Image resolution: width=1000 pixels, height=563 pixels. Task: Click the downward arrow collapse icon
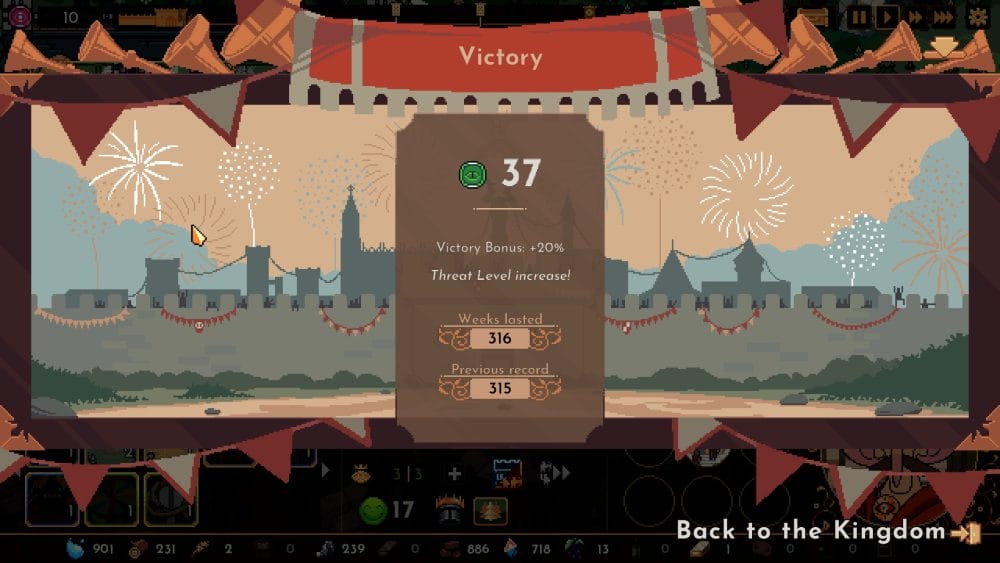[x=945, y=47]
